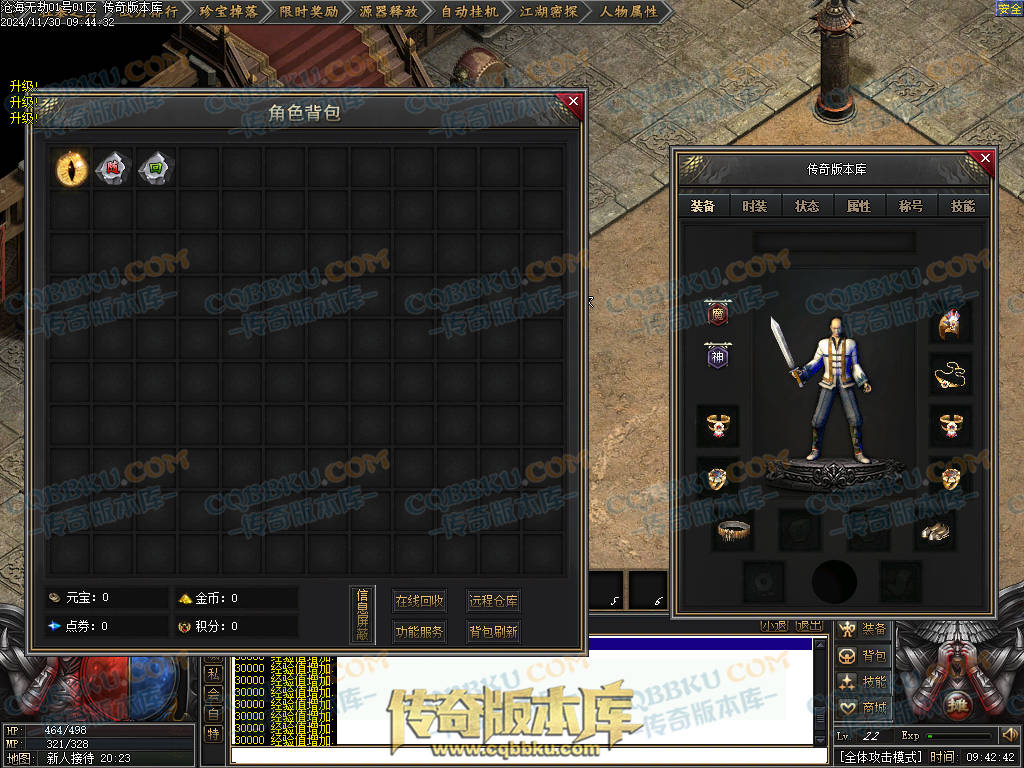Open the 远程仓库 remote warehouse
The width and height of the screenshot is (1024, 768).
[x=493, y=601]
